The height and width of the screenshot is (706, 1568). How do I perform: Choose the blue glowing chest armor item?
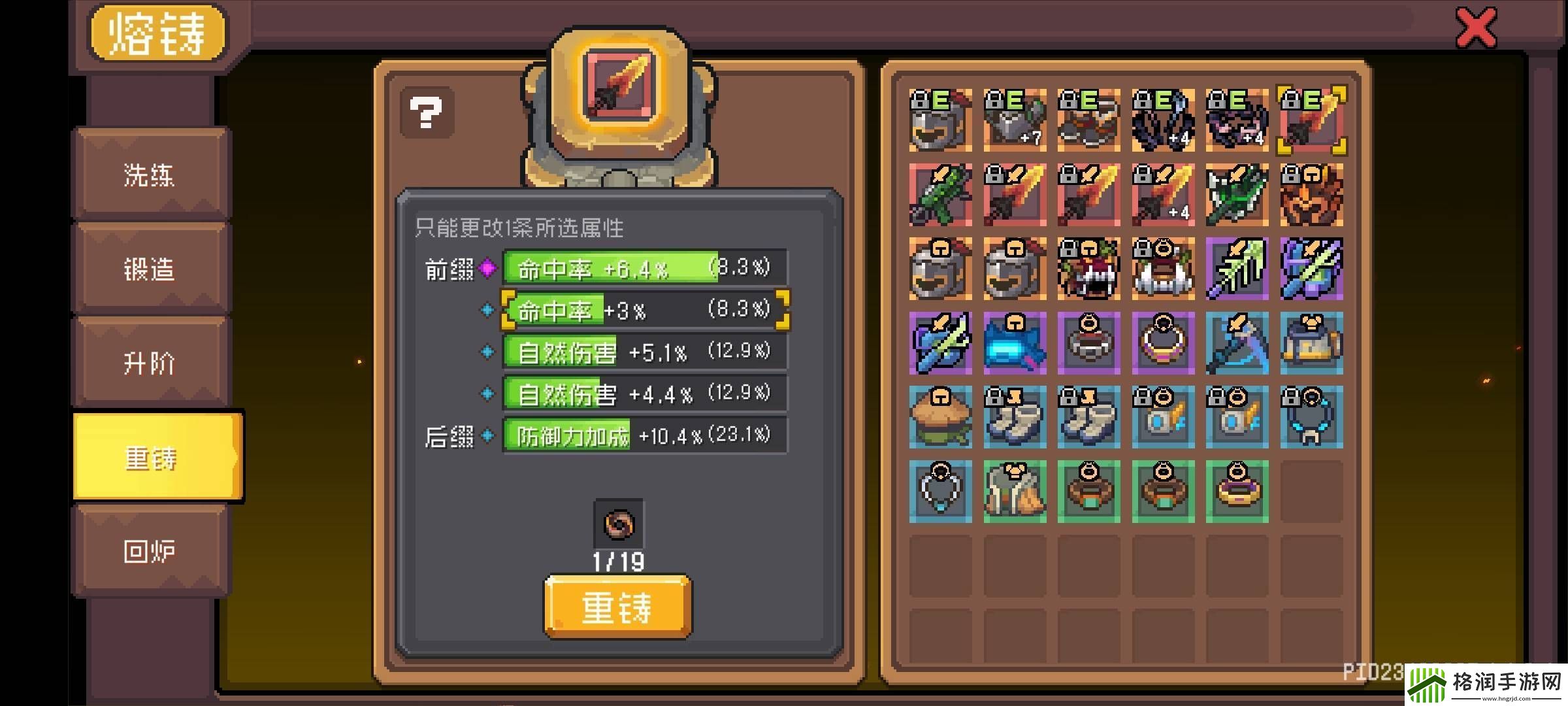coord(1015,344)
